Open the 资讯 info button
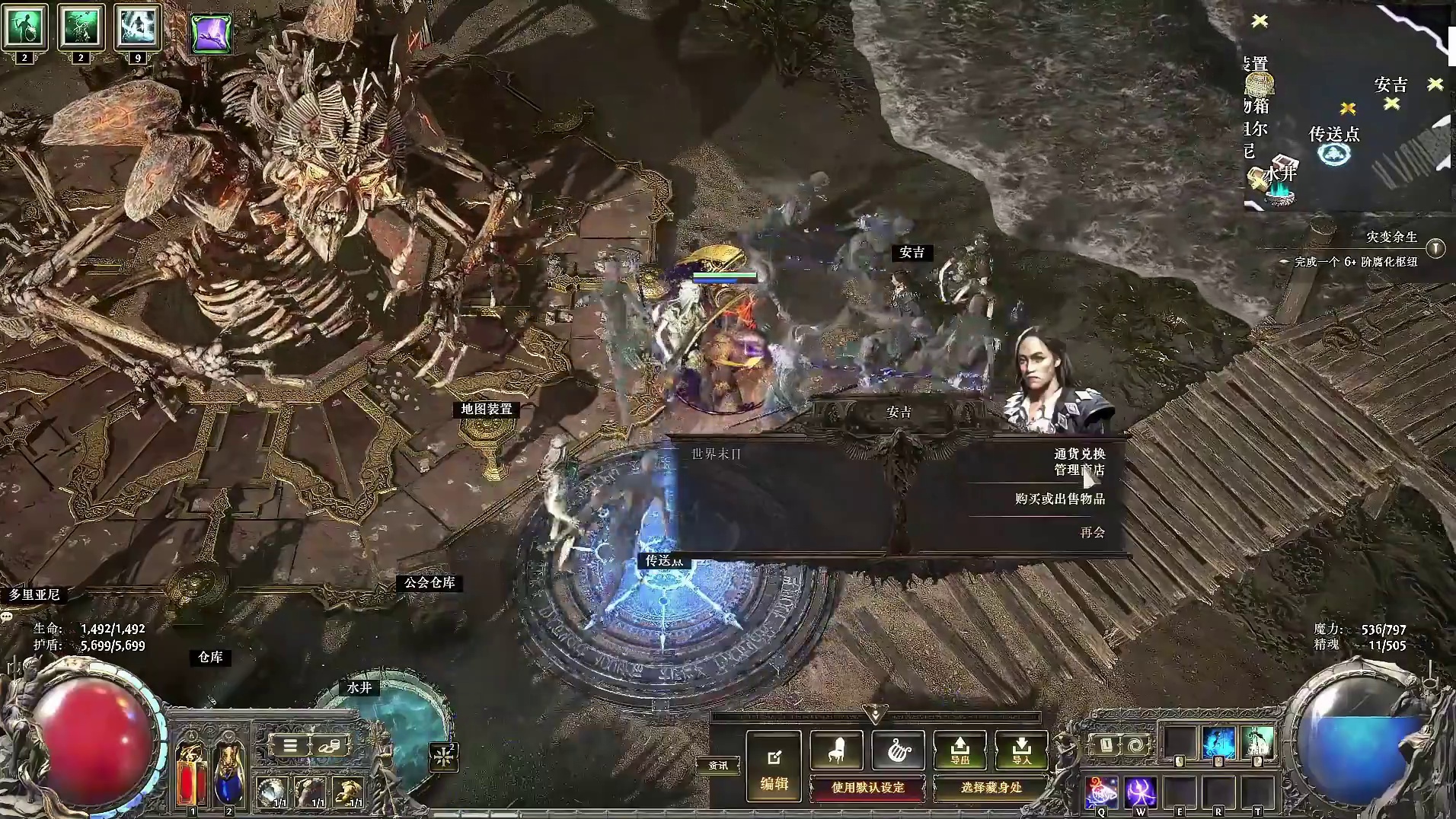The image size is (1456, 819). pos(717,765)
